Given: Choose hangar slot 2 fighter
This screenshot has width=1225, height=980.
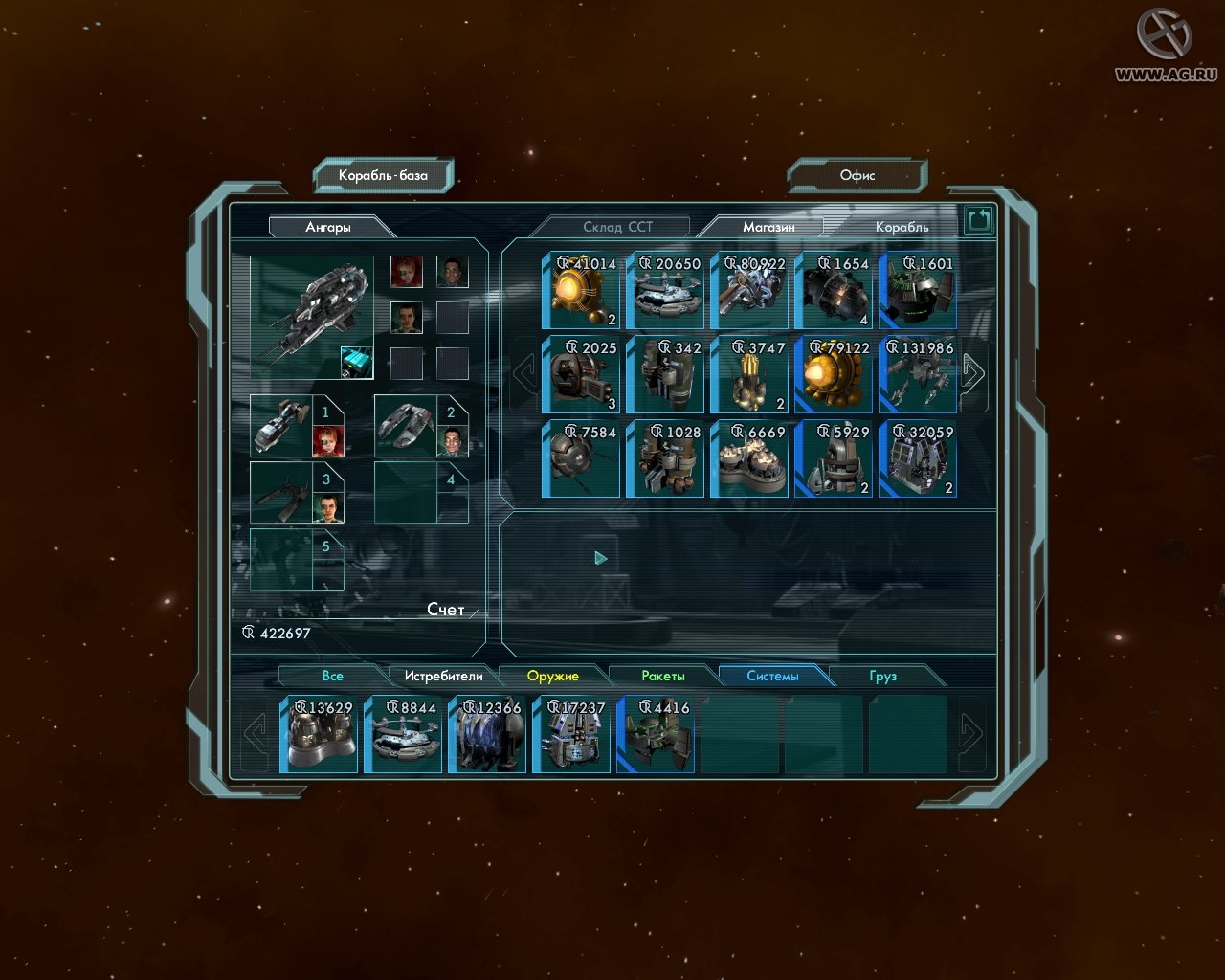Looking at the screenshot, I should tap(407, 425).
